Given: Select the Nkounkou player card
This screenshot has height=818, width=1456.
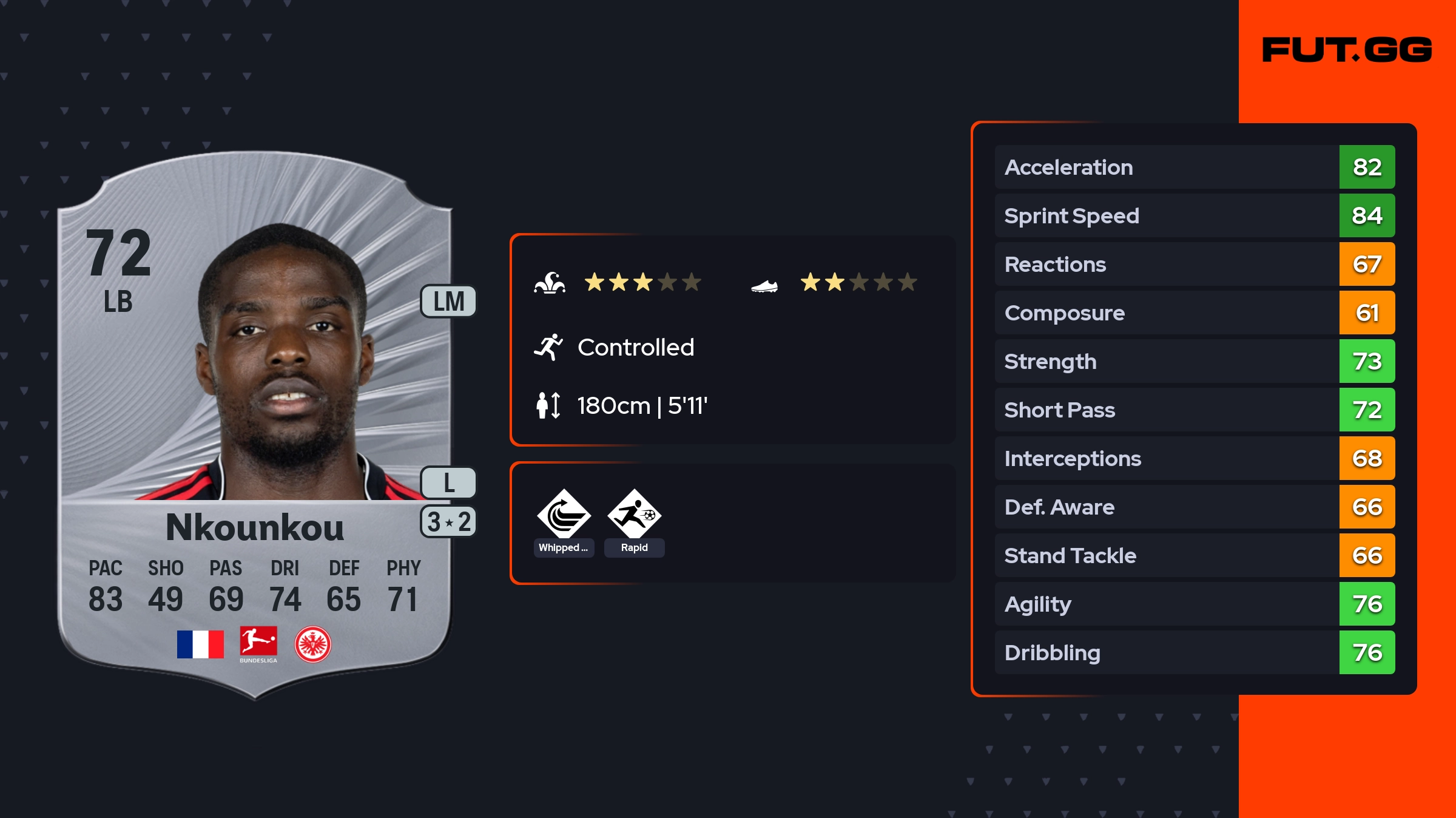Looking at the screenshot, I should [x=255, y=425].
